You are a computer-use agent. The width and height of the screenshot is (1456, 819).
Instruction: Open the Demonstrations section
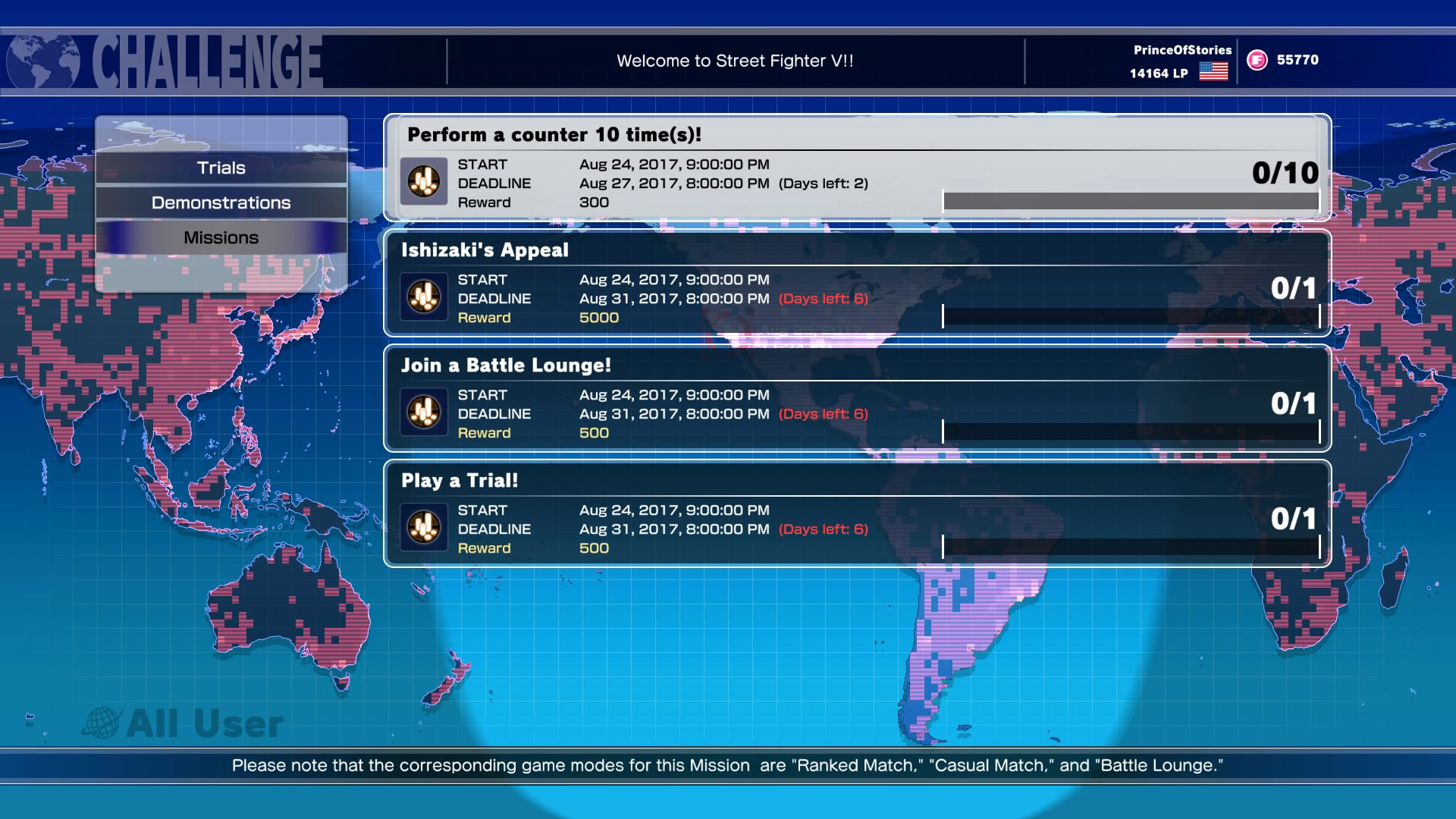point(221,202)
